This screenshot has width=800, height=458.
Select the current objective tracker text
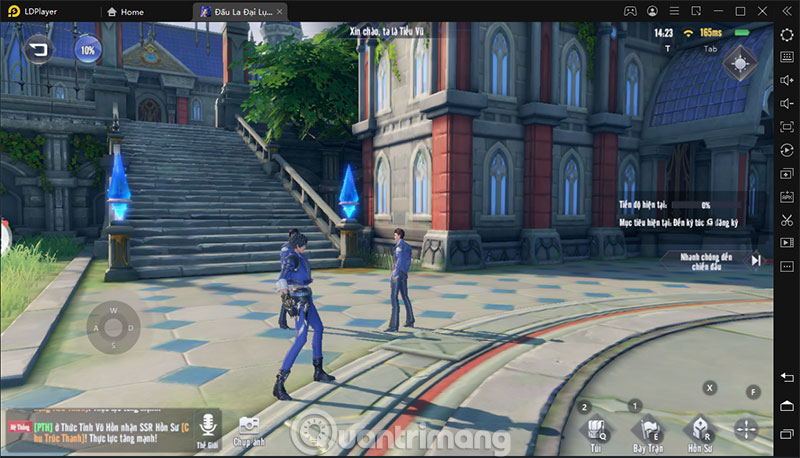click(x=680, y=220)
